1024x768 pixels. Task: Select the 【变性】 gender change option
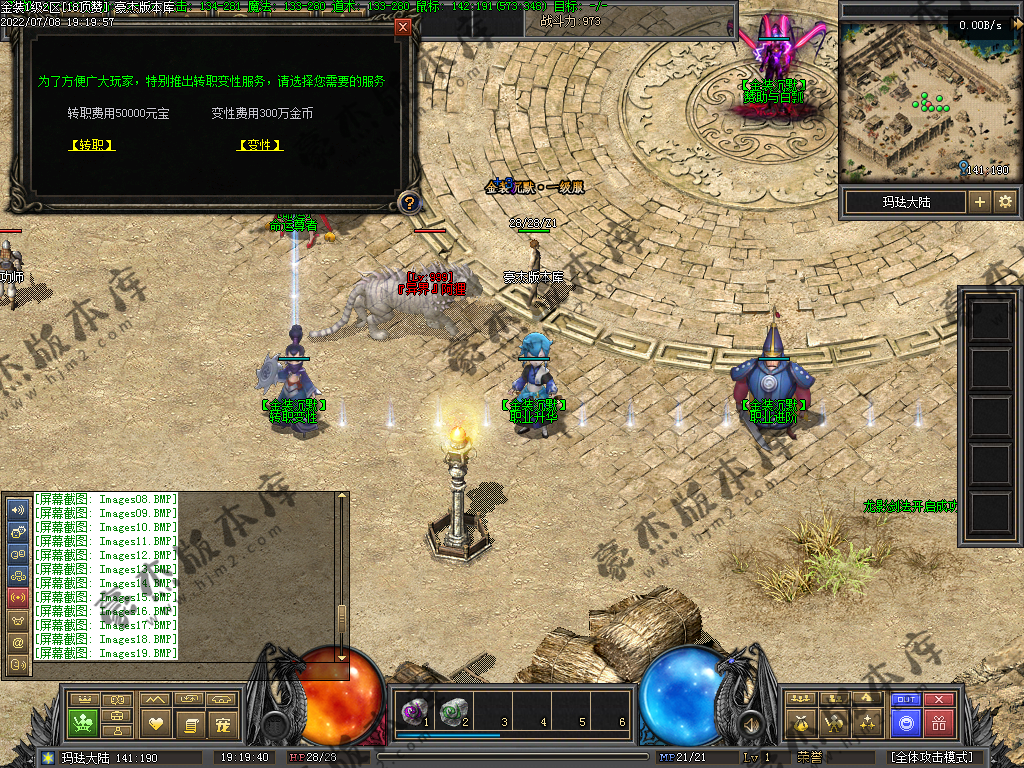[260, 145]
